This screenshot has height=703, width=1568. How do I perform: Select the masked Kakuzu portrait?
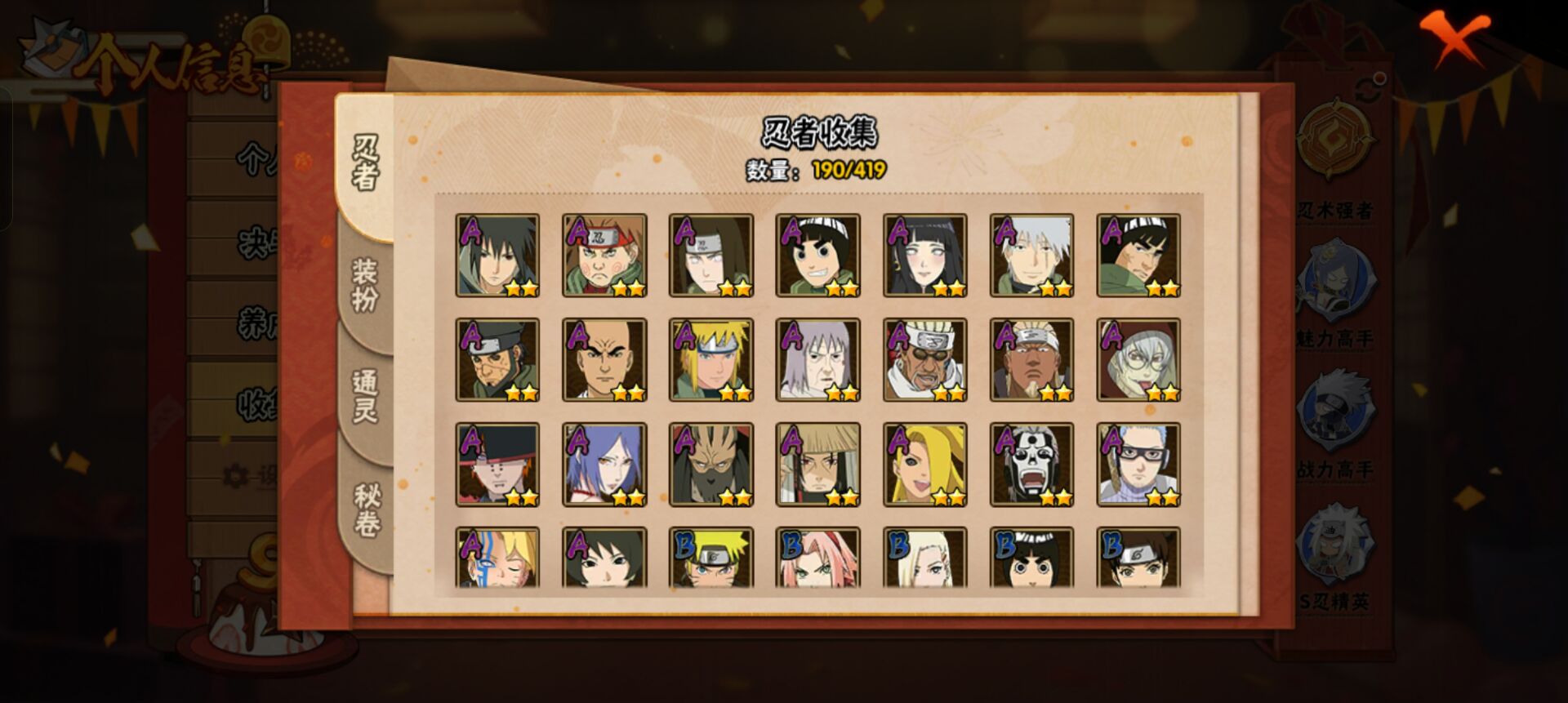711,465
